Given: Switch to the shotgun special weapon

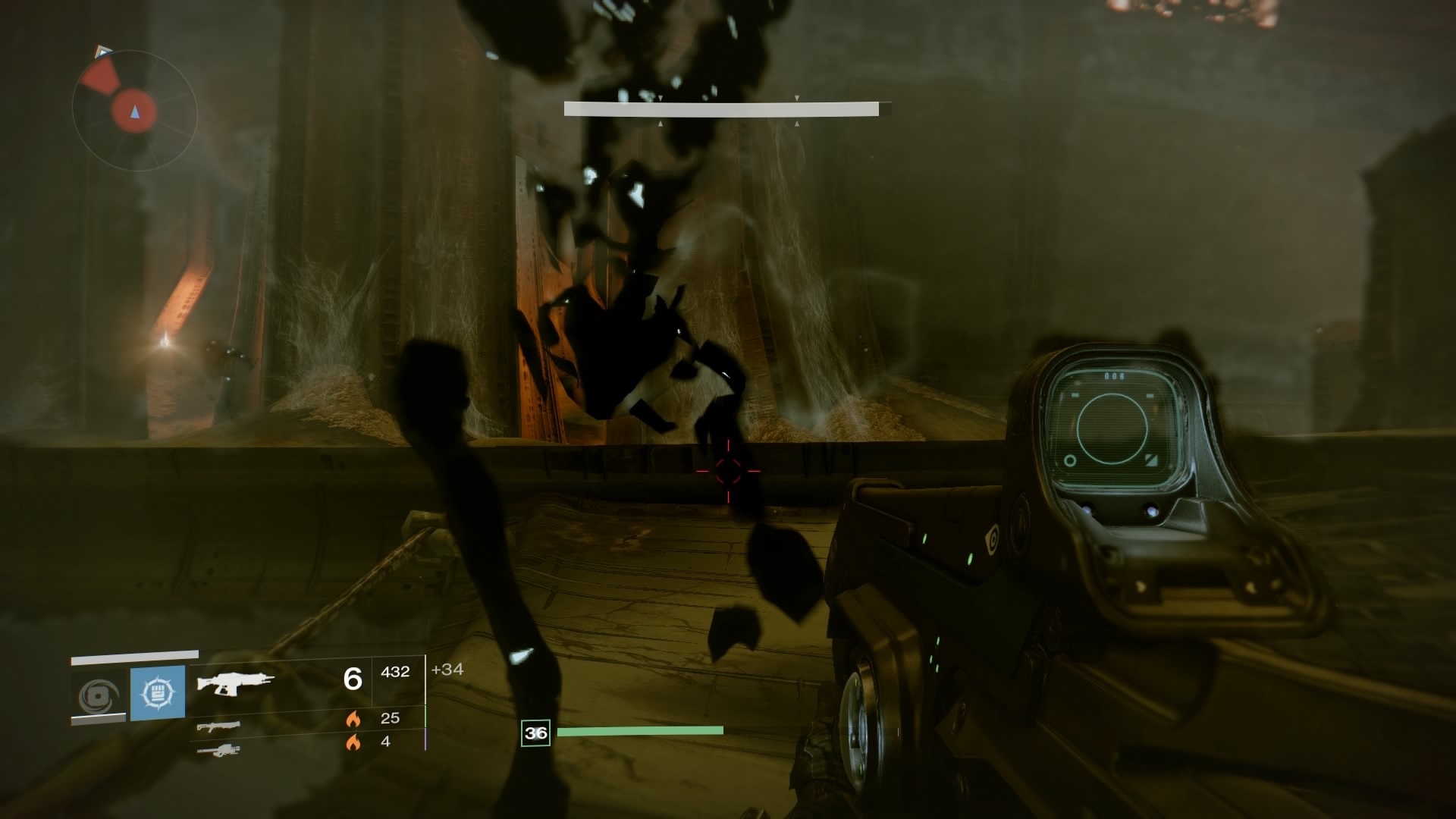Looking at the screenshot, I should pyautogui.click(x=218, y=726).
